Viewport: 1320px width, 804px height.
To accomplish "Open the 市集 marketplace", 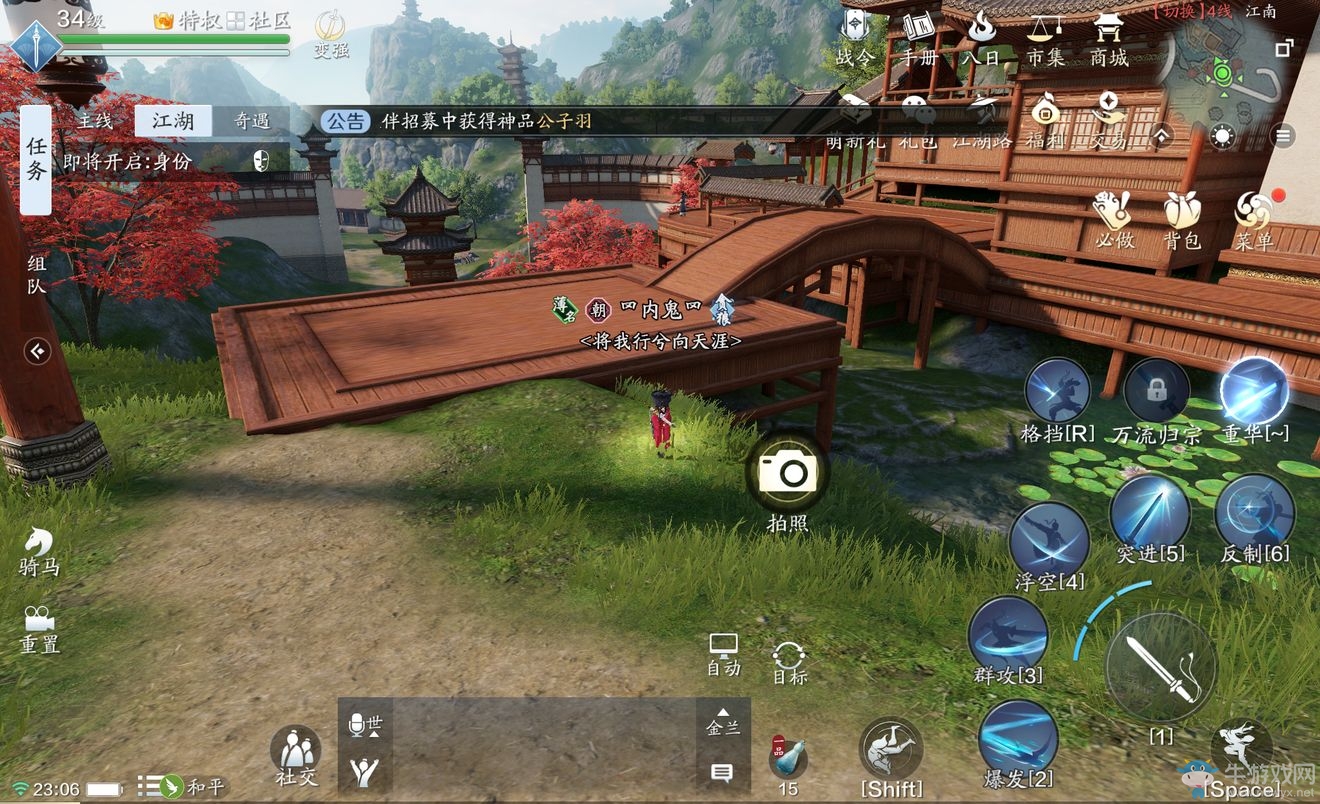I will tap(1046, 38).
